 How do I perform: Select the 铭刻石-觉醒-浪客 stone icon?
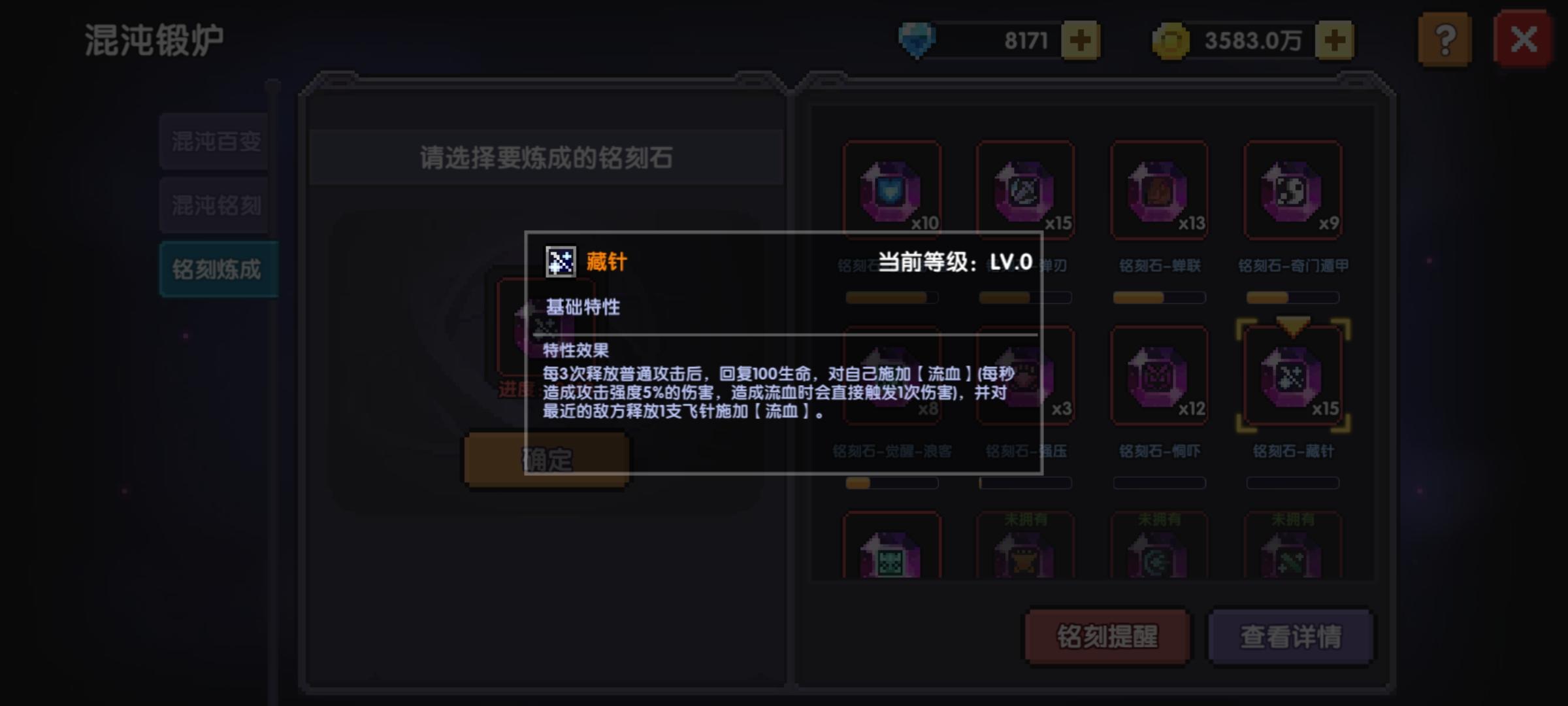[892, 376]
